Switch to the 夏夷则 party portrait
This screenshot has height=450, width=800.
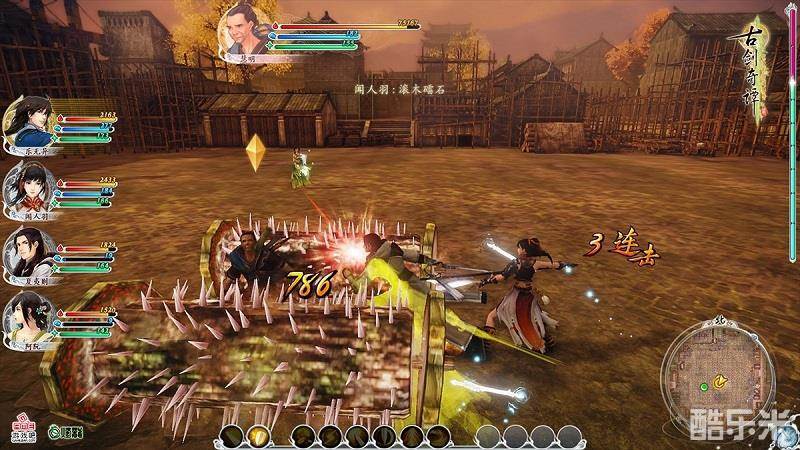[x=27, y=251]
